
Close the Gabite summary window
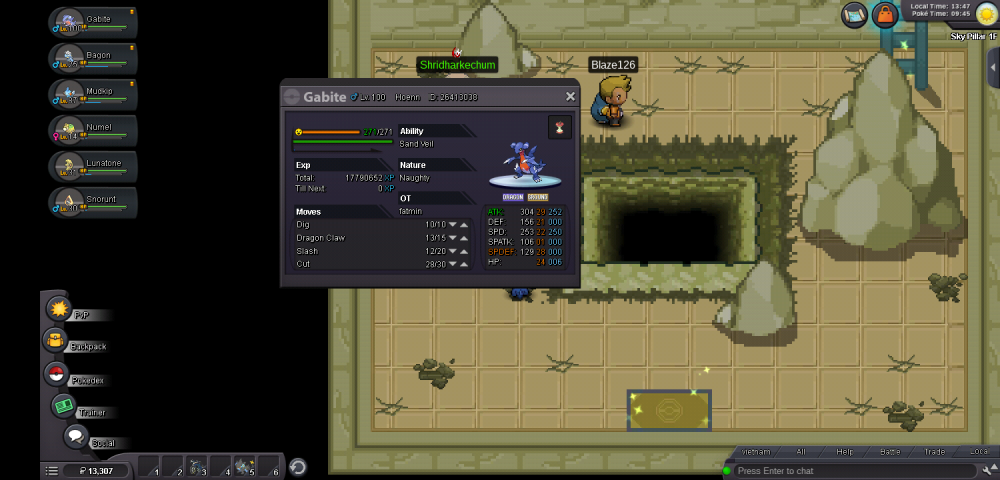(x=570, y=97)
